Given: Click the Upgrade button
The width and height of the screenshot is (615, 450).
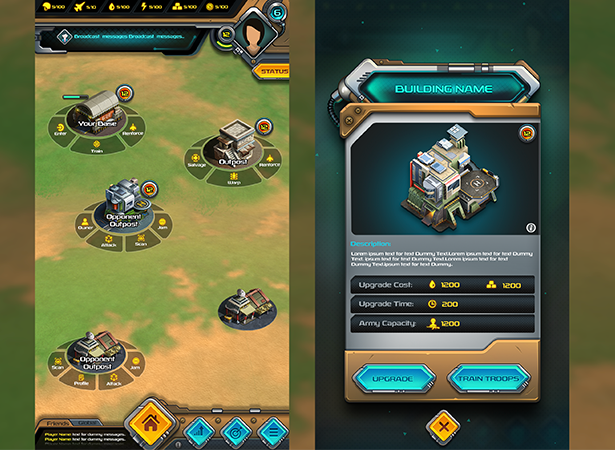Looking at the screenshot, I should tap(393, 380).
